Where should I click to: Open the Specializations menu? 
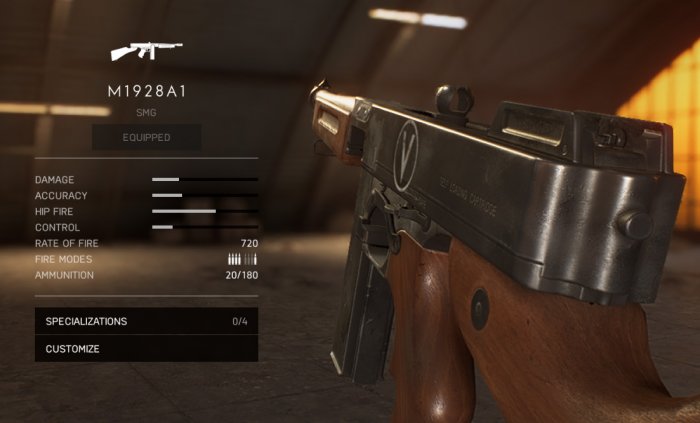coord(146,321)
